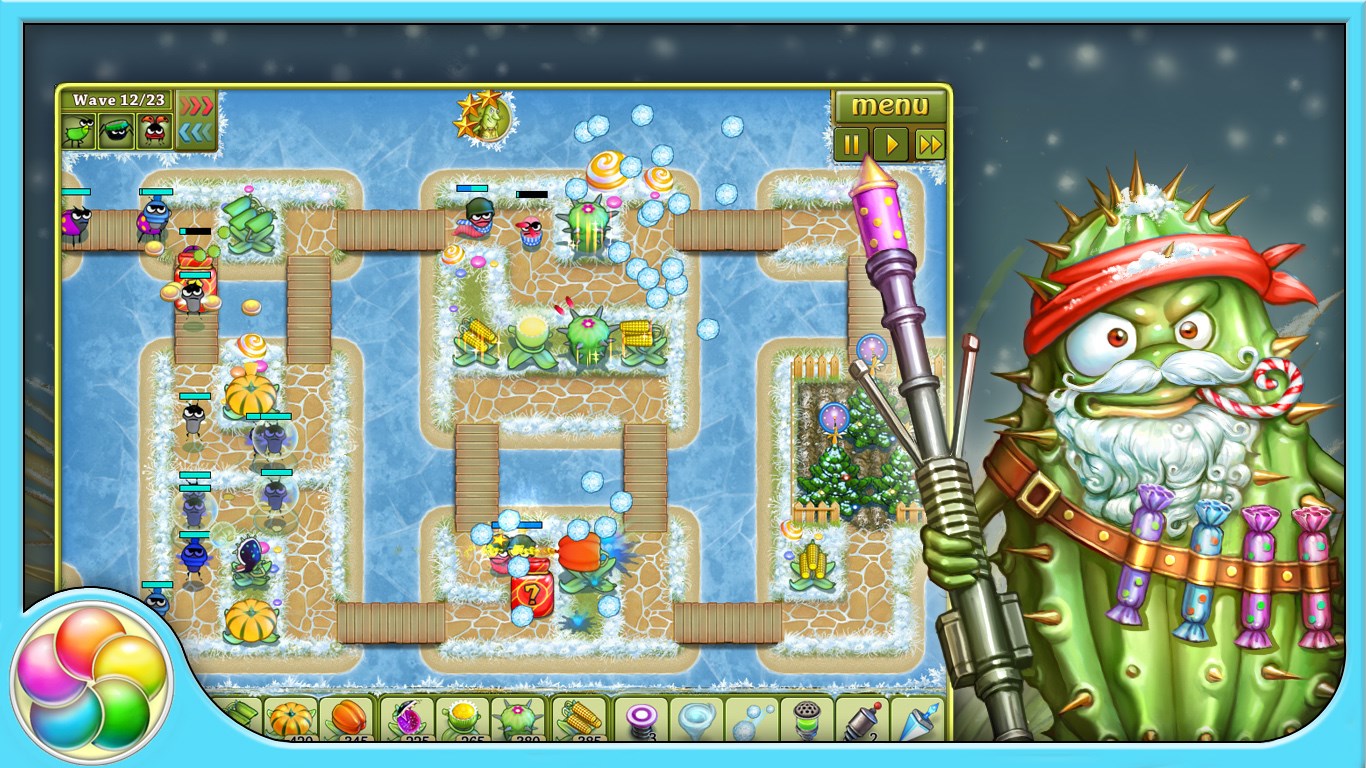Pick the purple carnivorous plant tower
Image resolution: width=1366 pixels, height=768 pixels.
pos(408,719)
